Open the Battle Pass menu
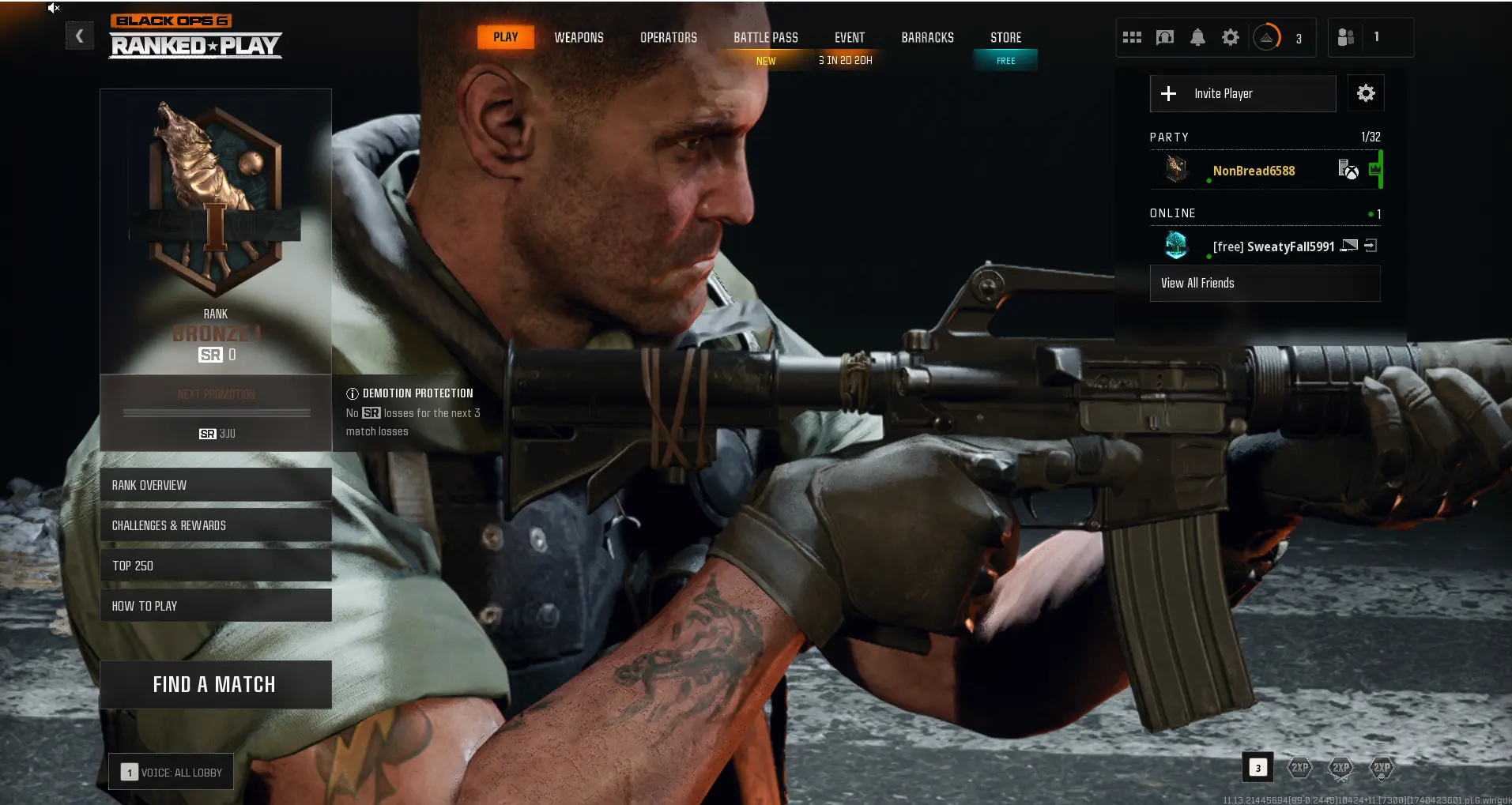 (765, 37)
